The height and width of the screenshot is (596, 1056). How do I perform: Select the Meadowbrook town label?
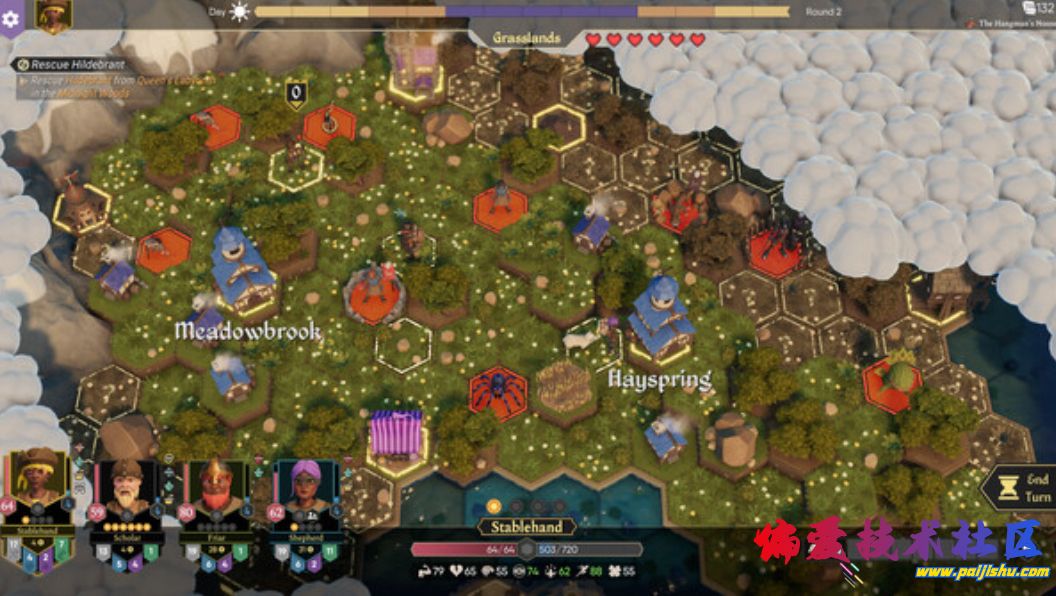click(x=248, y=331)
